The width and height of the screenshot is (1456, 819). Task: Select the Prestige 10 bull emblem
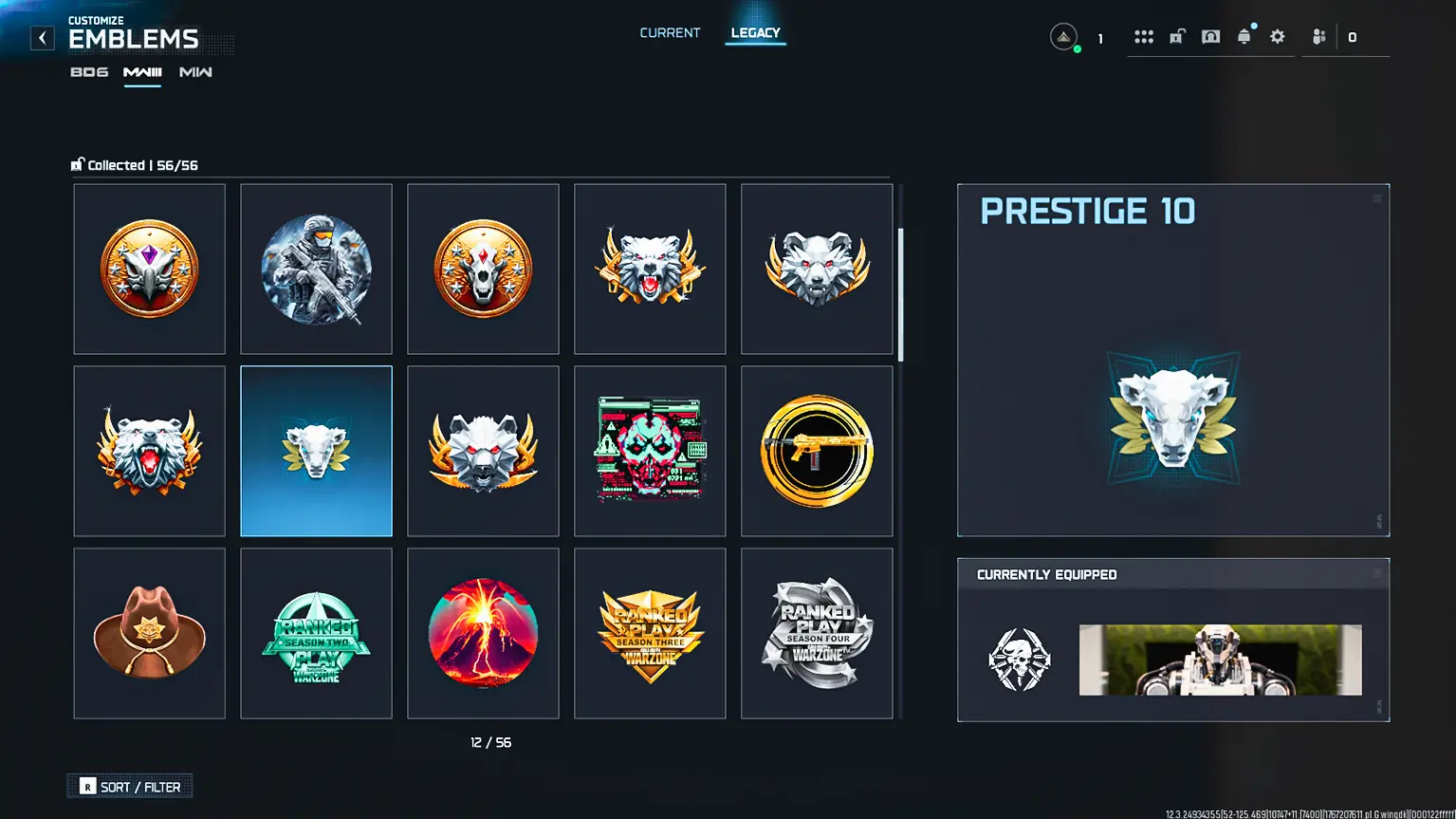pyautogui.click(x=316, y=450)
